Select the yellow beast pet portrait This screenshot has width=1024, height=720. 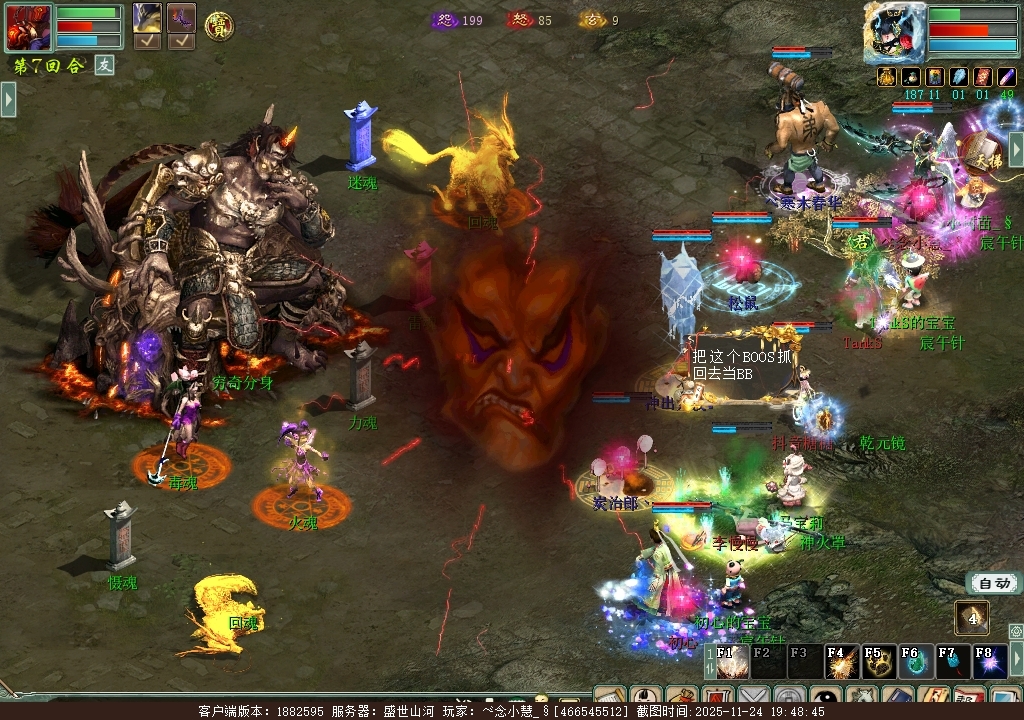(147, 18)
